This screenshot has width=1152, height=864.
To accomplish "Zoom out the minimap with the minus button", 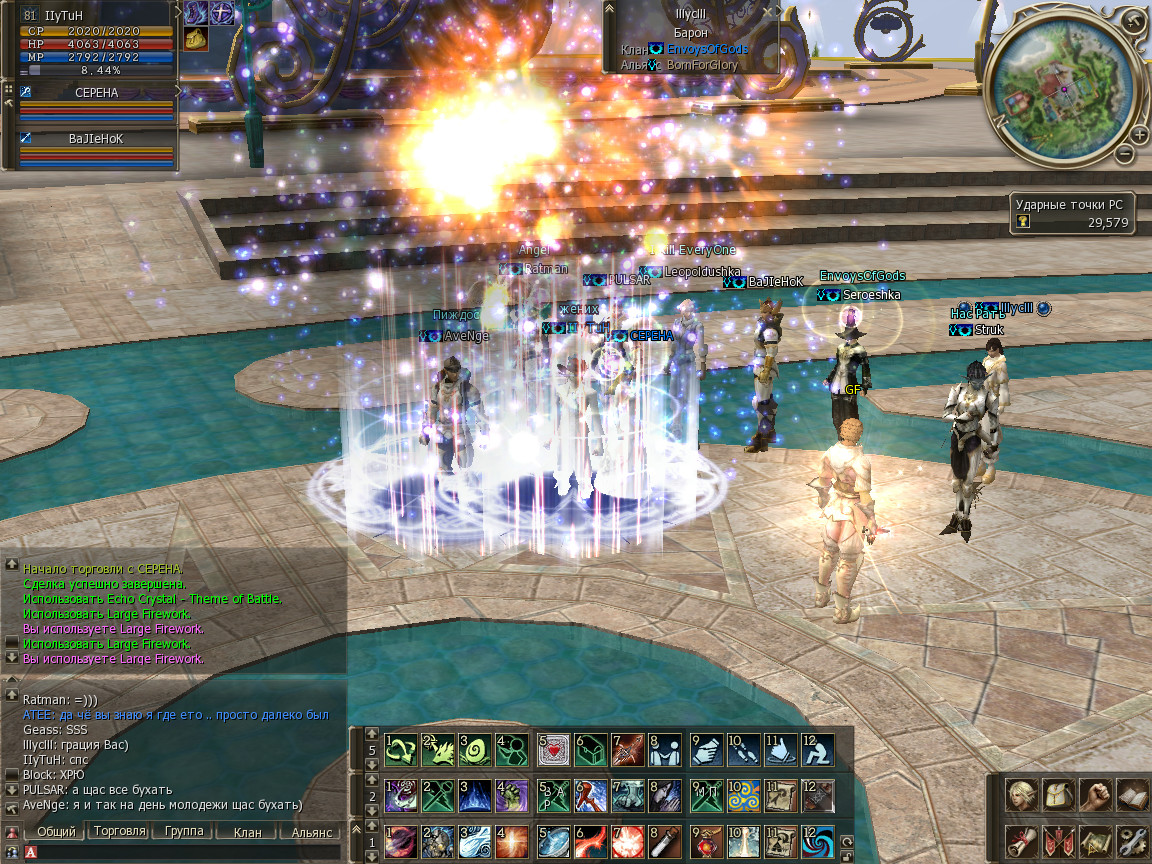I will tap(1125, 154).
